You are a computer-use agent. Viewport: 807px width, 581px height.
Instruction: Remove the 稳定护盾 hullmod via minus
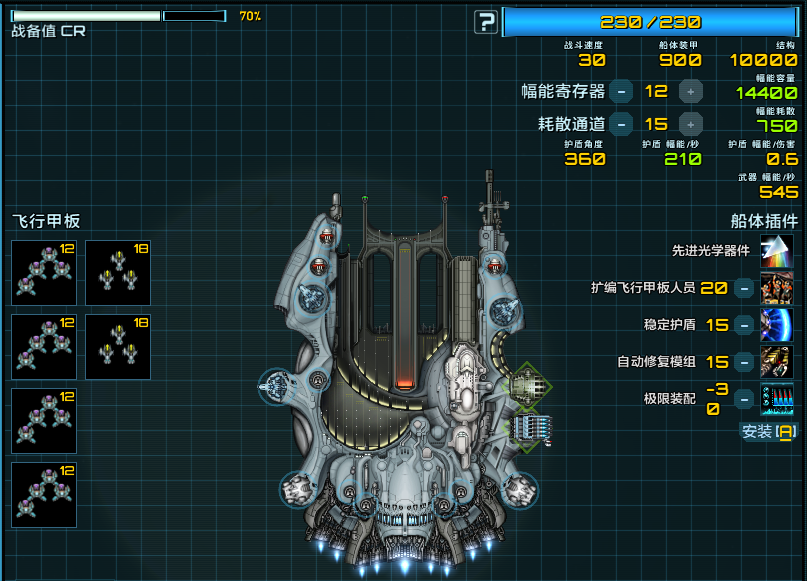(744, 325)
